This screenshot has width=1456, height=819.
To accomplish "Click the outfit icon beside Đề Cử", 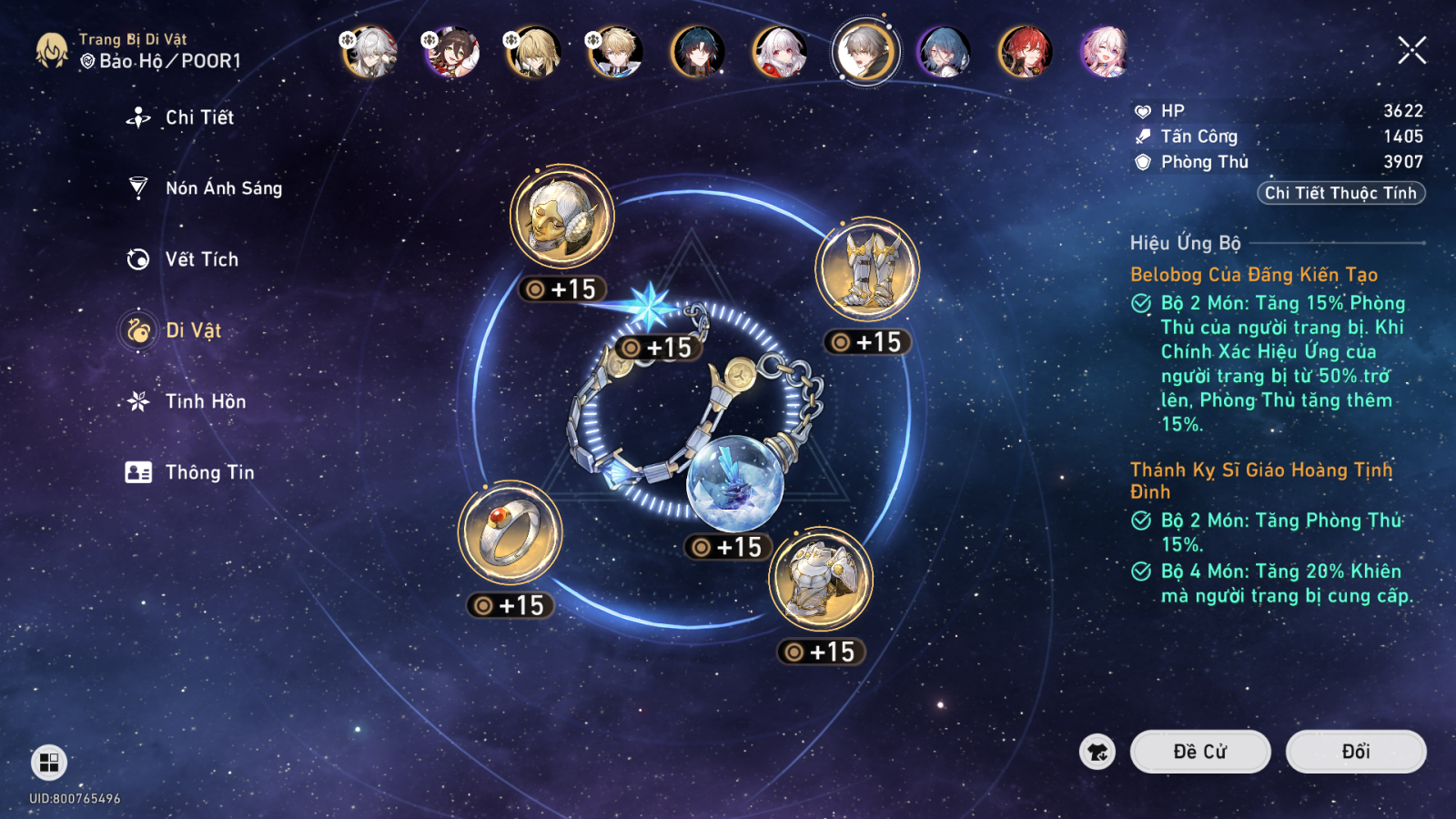I will (x=1097, y=752).
